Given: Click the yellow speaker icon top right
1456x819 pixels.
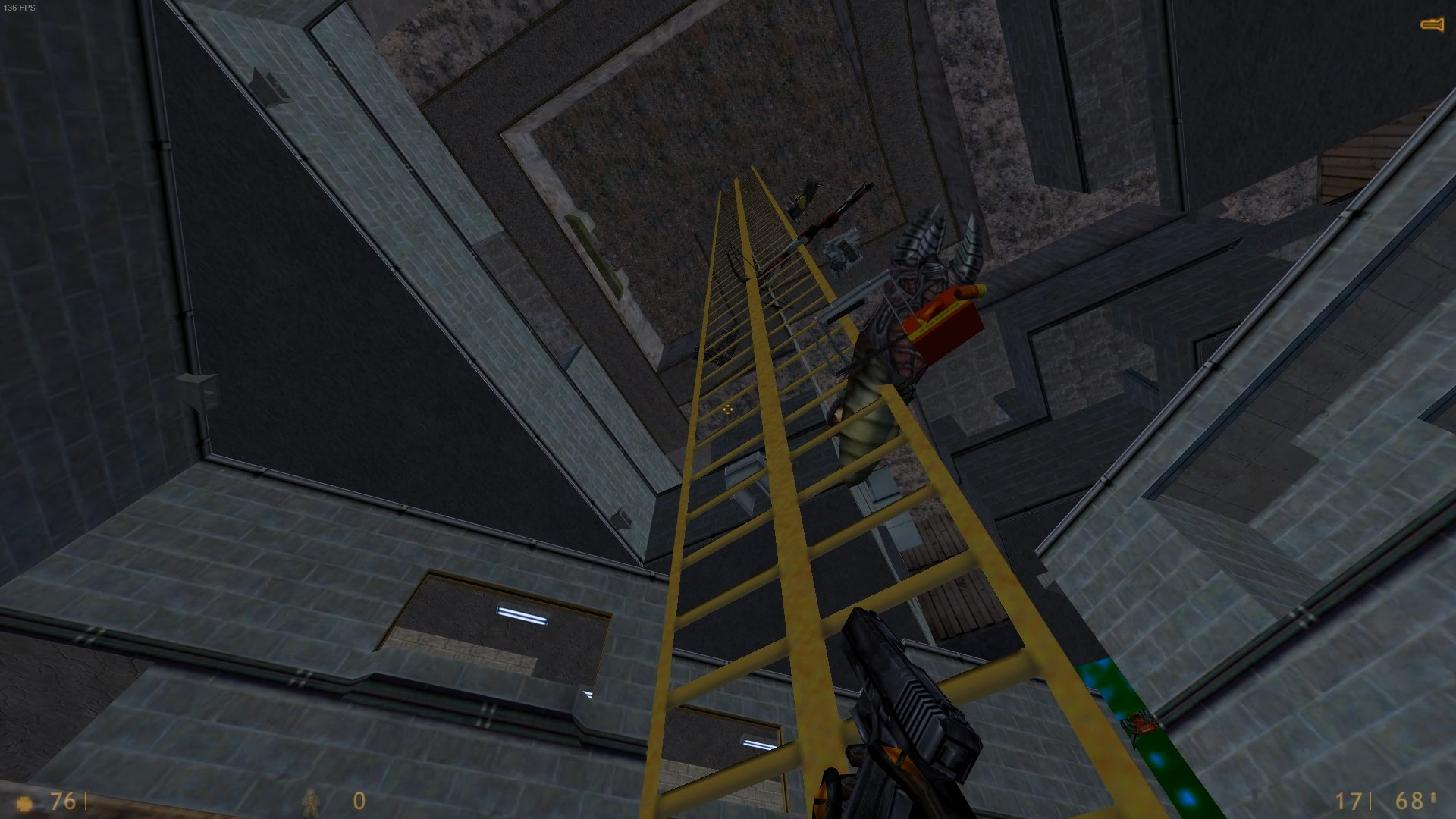Looking at the screenshot, I should [x=1432, y=24].
